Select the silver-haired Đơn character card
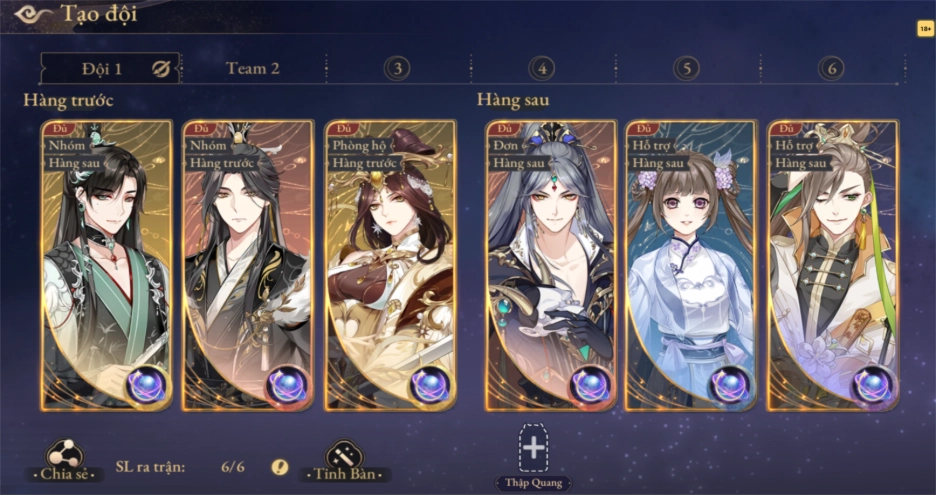 [551, 265]
